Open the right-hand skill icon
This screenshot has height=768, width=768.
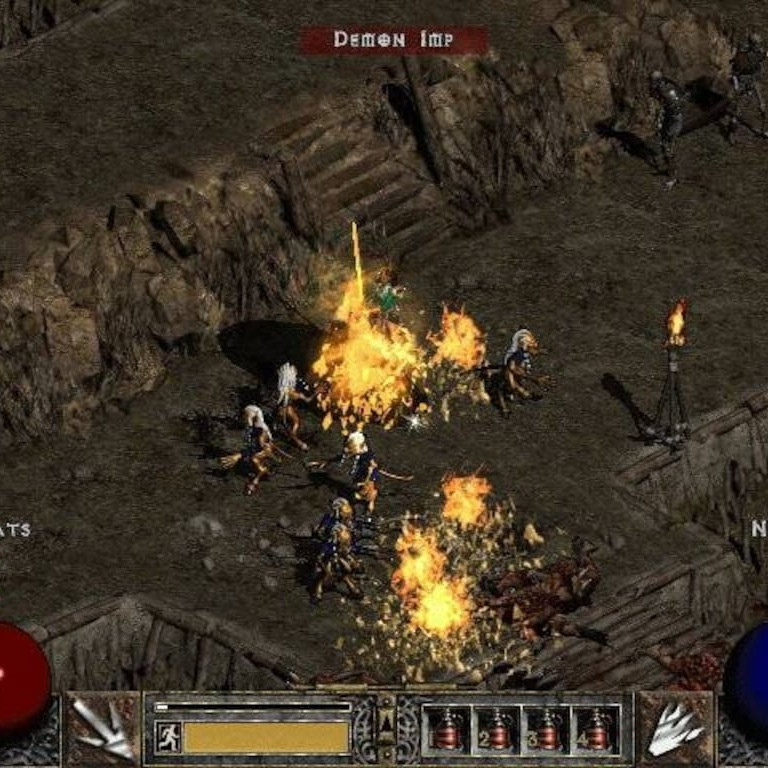click(x=675, y=729)
